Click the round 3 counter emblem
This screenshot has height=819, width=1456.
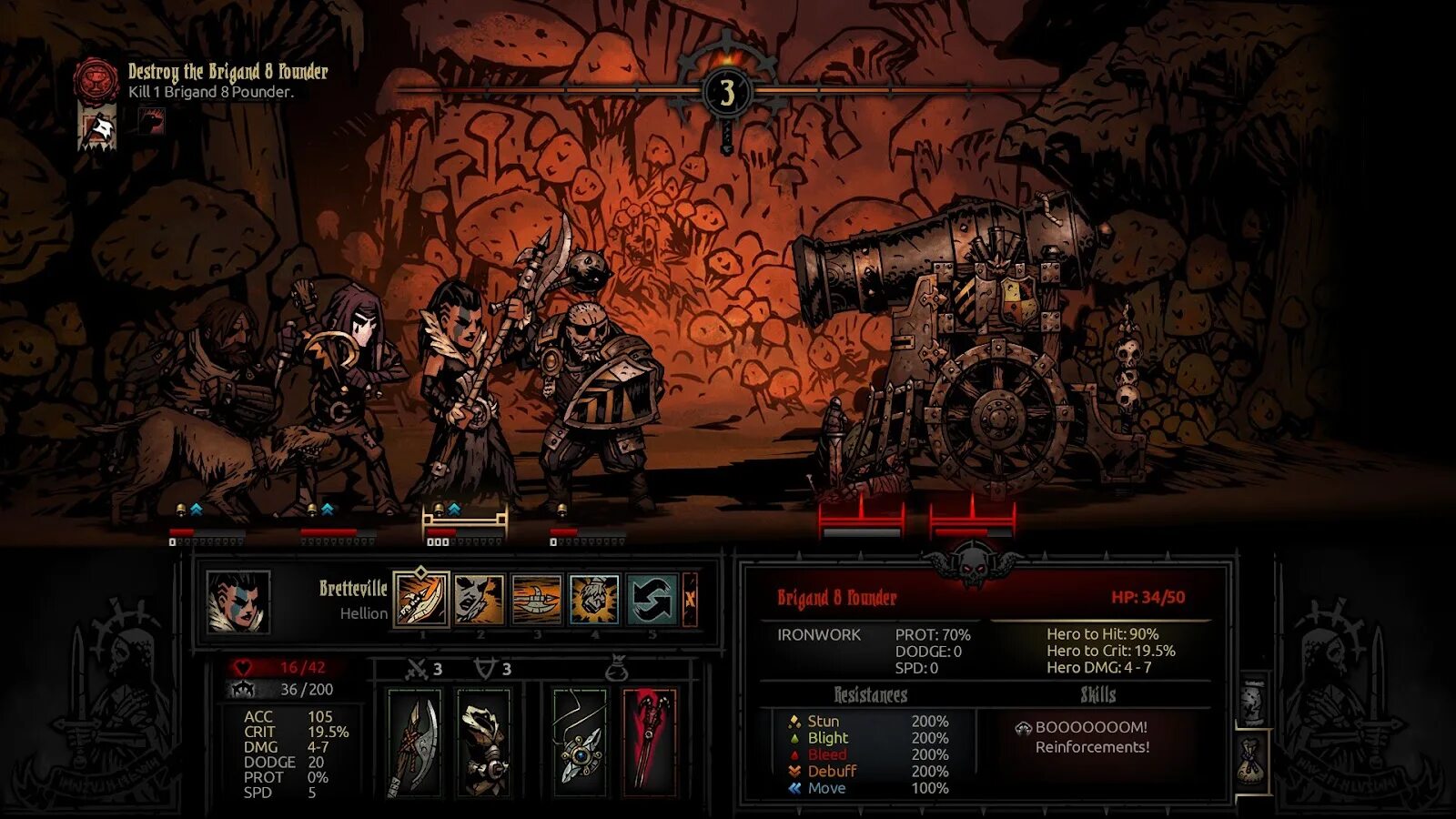pos(726,92)
